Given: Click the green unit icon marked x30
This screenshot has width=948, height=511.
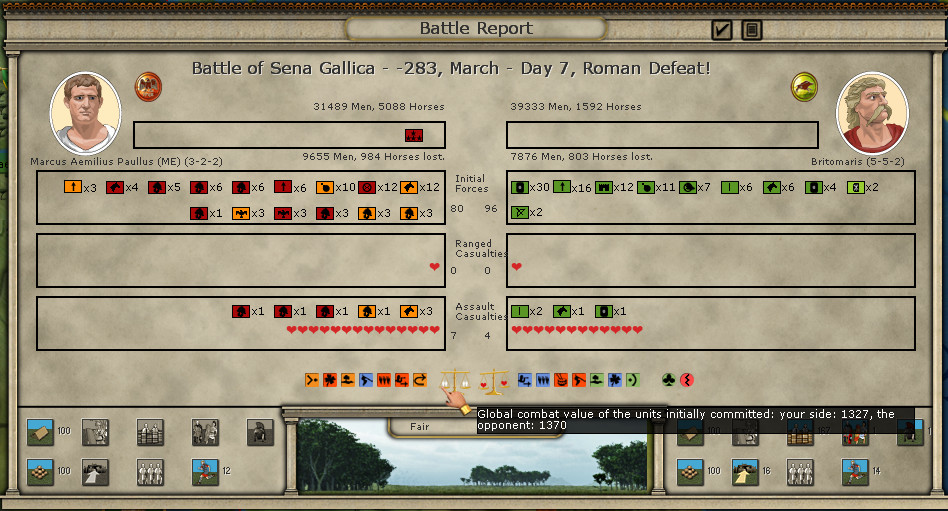Looking at the screenshot, I should (x=519, y=187).
